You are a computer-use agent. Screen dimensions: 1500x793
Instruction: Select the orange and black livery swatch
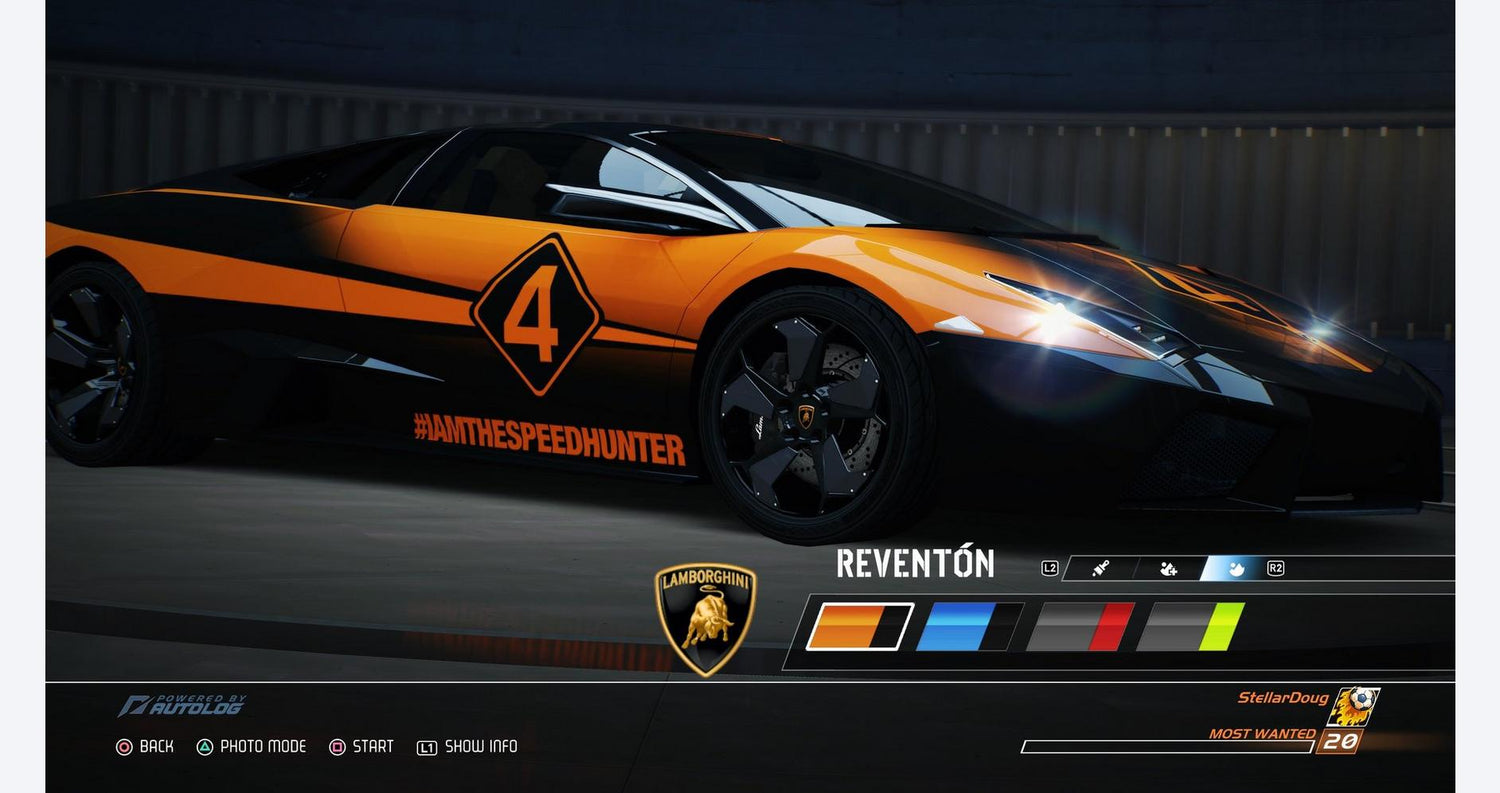(x=859, y=627)
